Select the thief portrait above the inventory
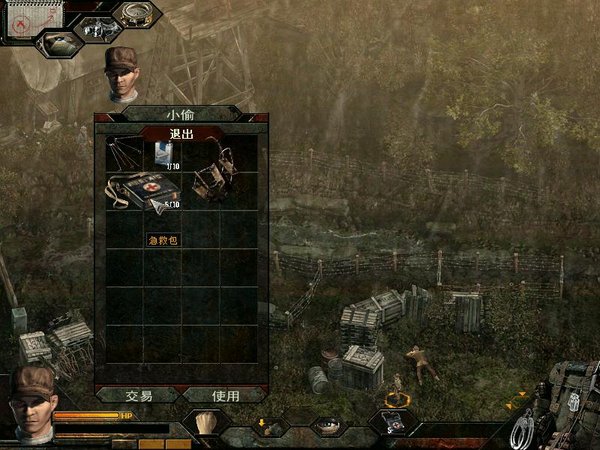 pyautogui.click(x=122, y=72)
